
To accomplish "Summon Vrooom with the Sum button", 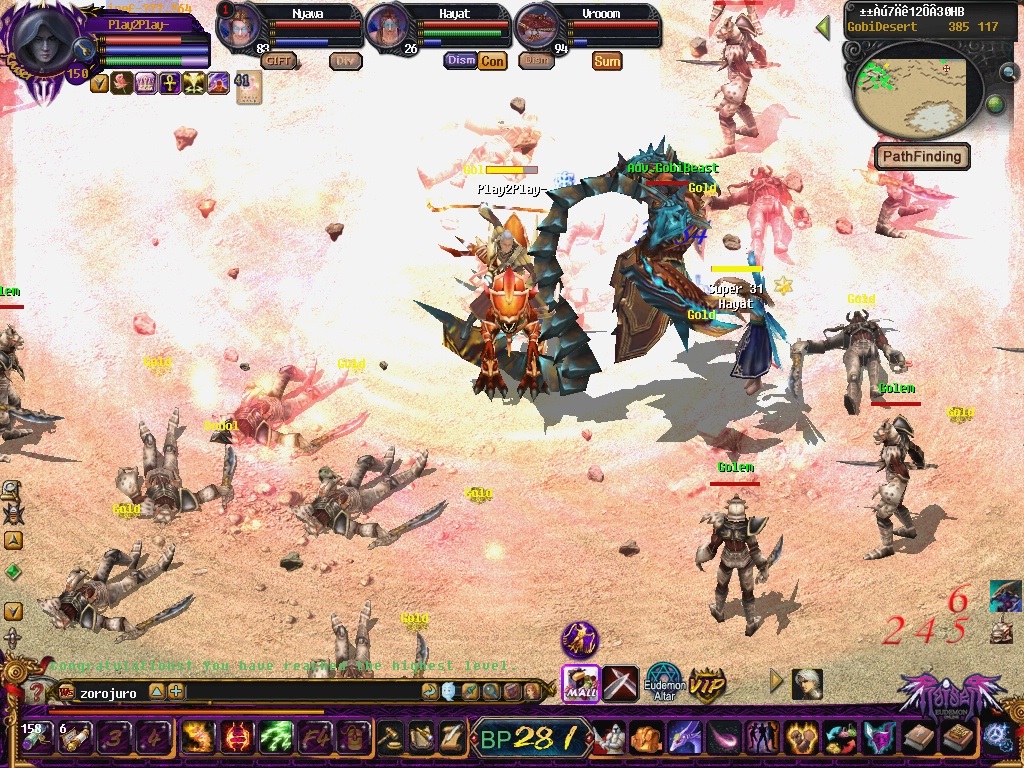I will tap(607, 60).
